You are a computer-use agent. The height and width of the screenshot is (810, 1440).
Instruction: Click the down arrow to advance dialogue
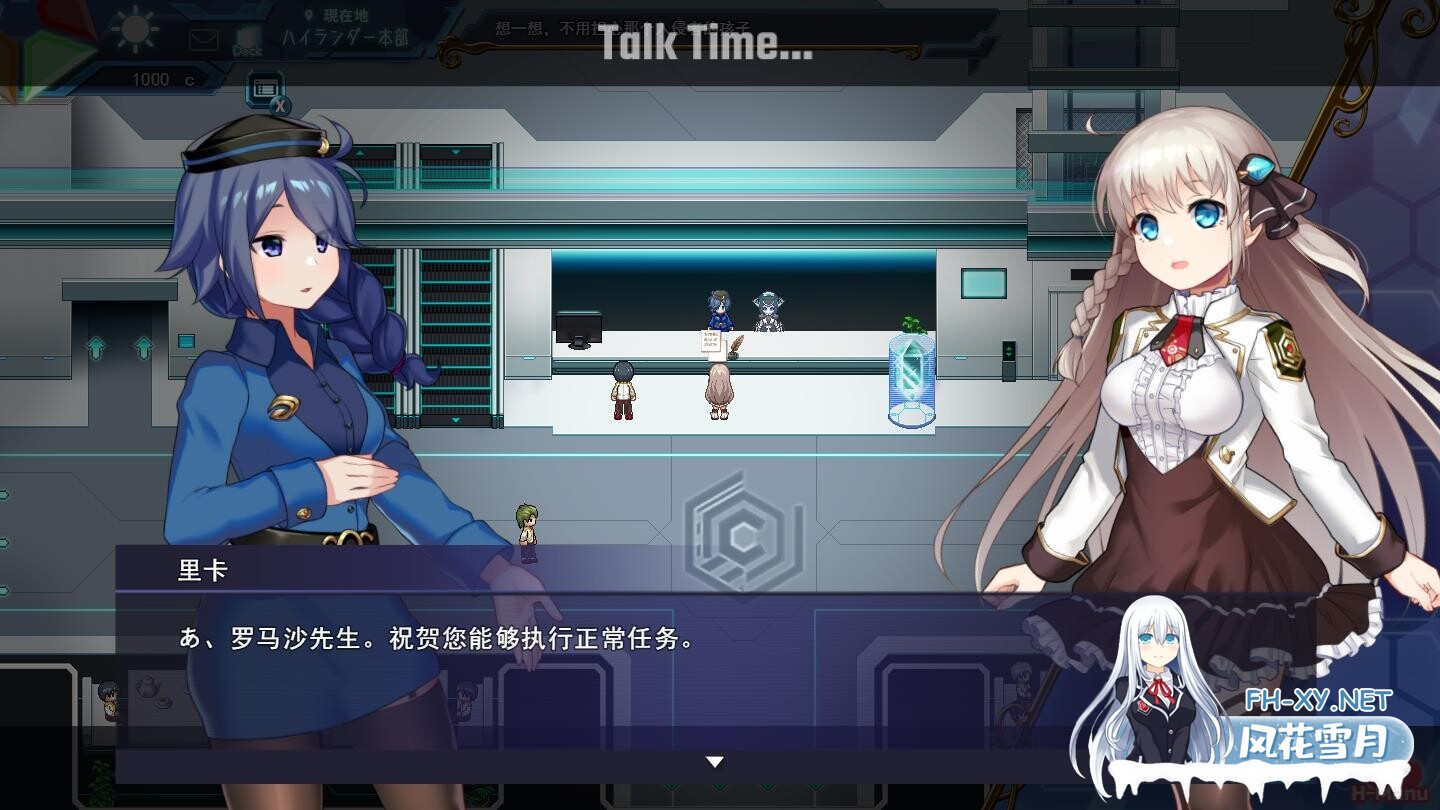pos(714,760)
